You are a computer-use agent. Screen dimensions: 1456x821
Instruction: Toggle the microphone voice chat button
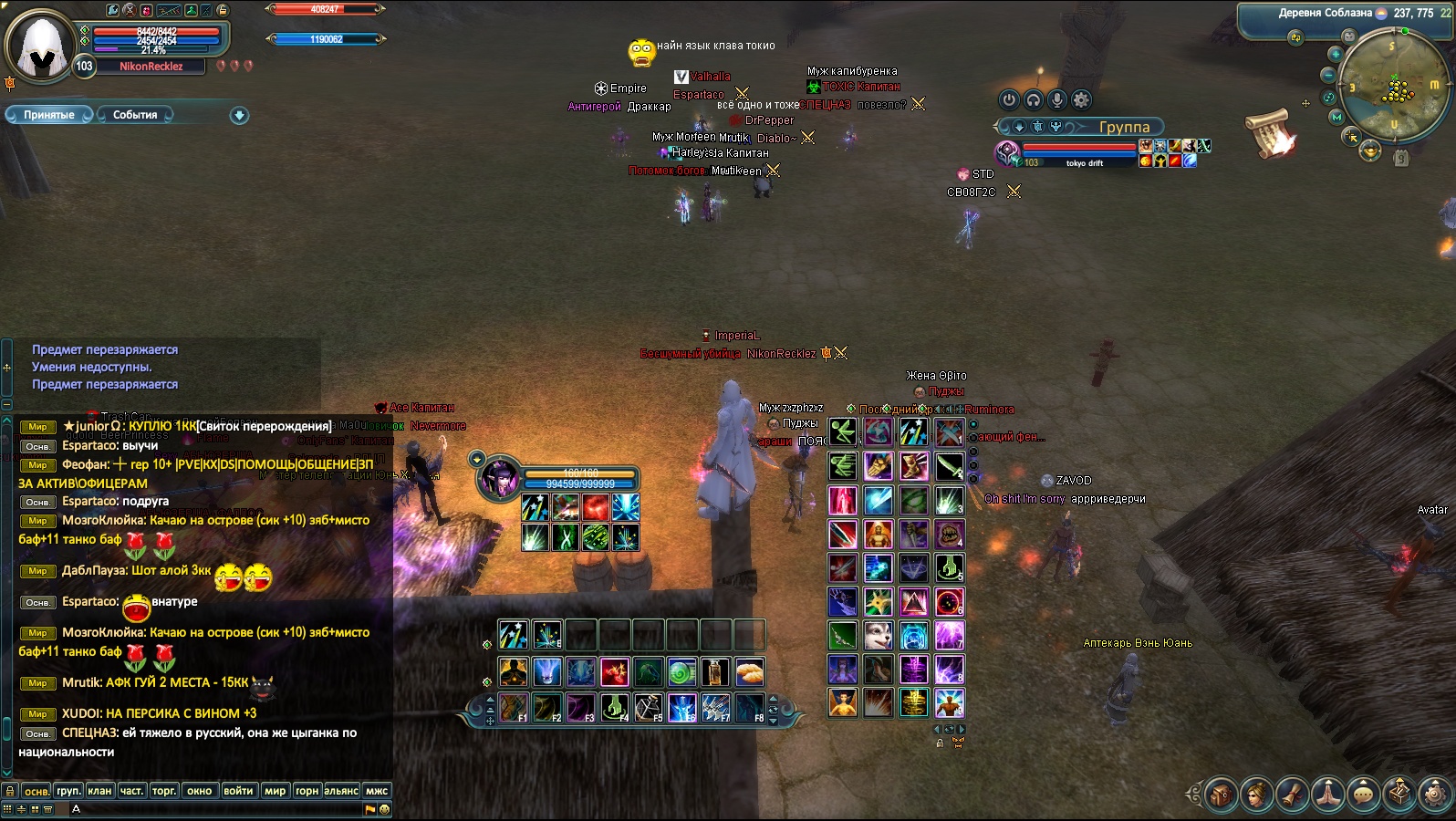click(x=1057, y=99)
